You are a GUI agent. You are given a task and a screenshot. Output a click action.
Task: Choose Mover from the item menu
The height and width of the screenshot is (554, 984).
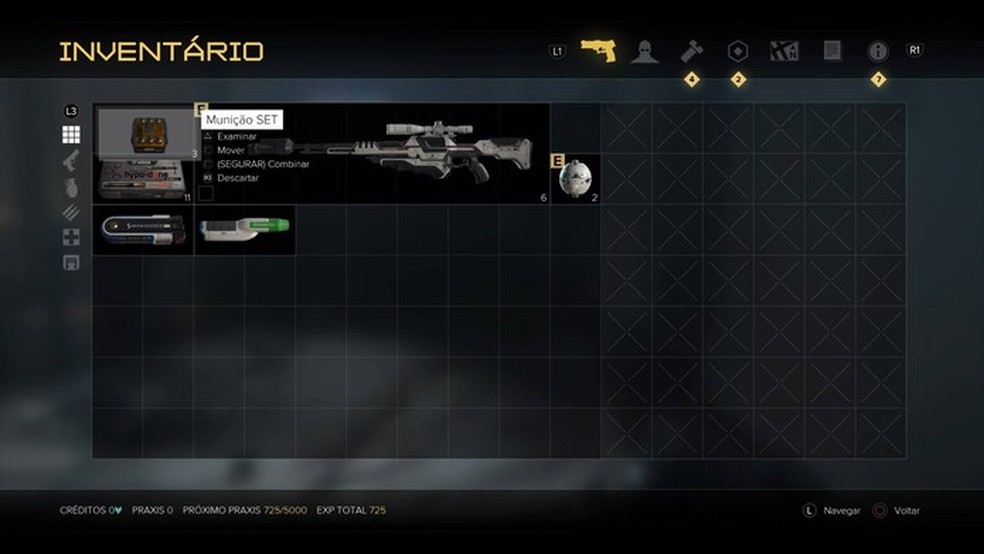[x=231, y=150]
